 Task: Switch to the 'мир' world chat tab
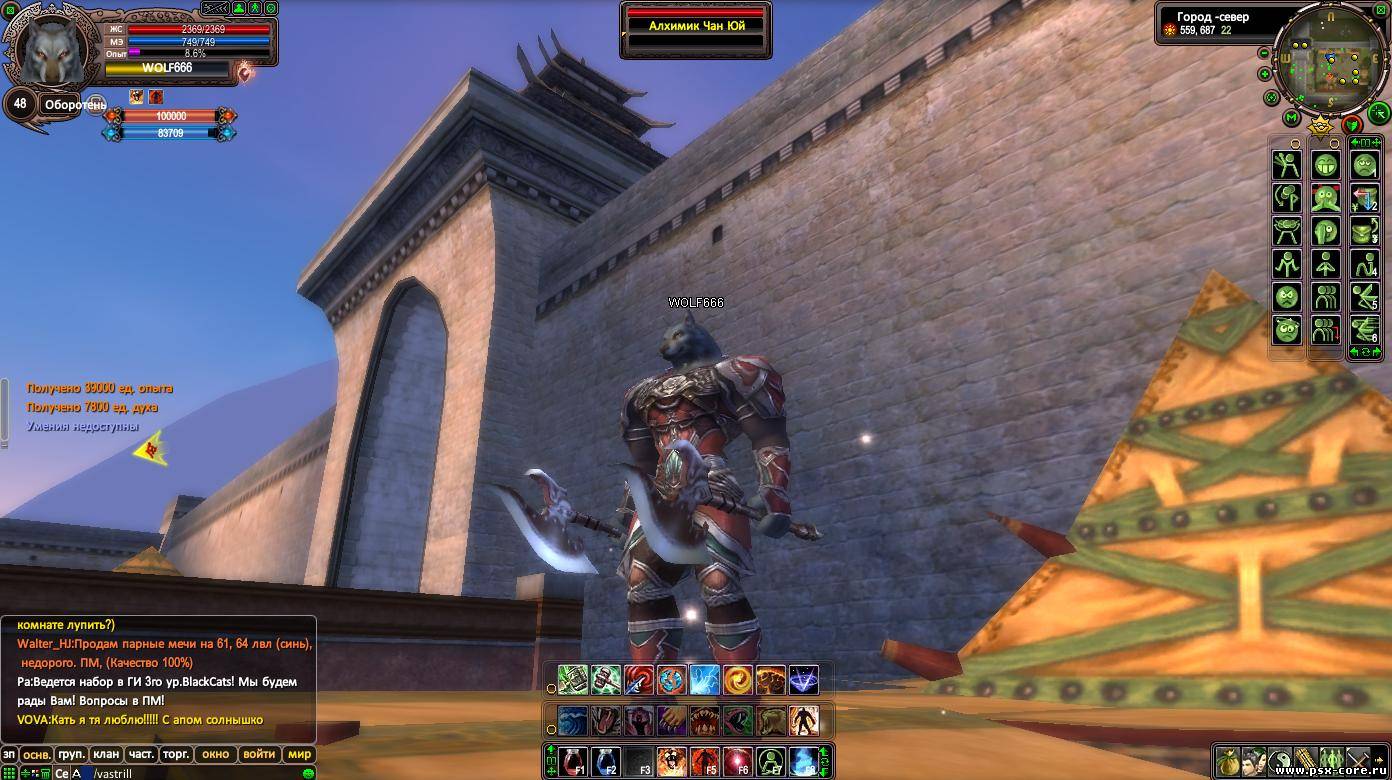pos(299,754)
